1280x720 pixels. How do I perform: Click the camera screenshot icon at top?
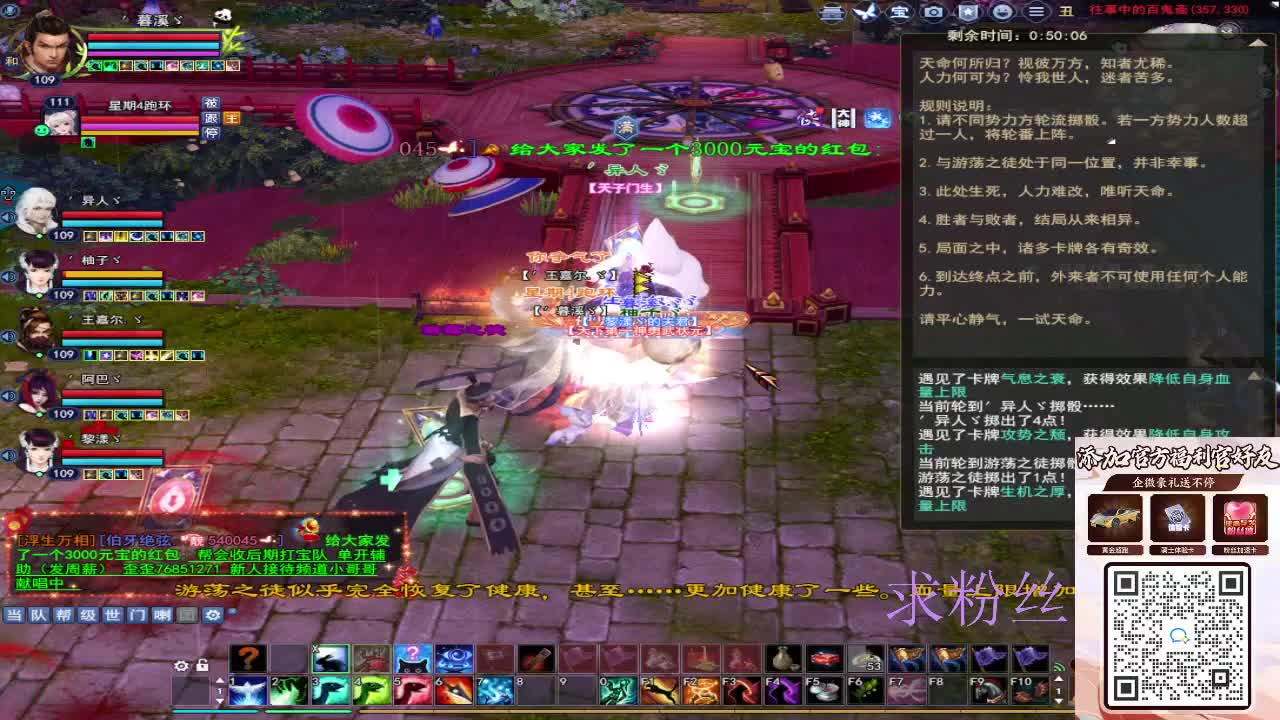[x=932, y=13]
